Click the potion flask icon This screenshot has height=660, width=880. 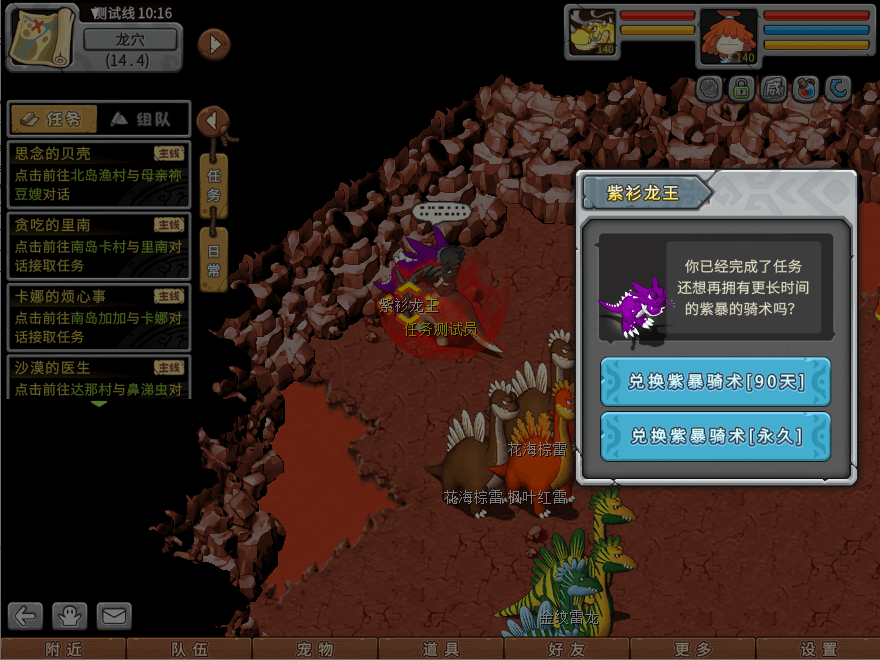click(x=805, y=89)
